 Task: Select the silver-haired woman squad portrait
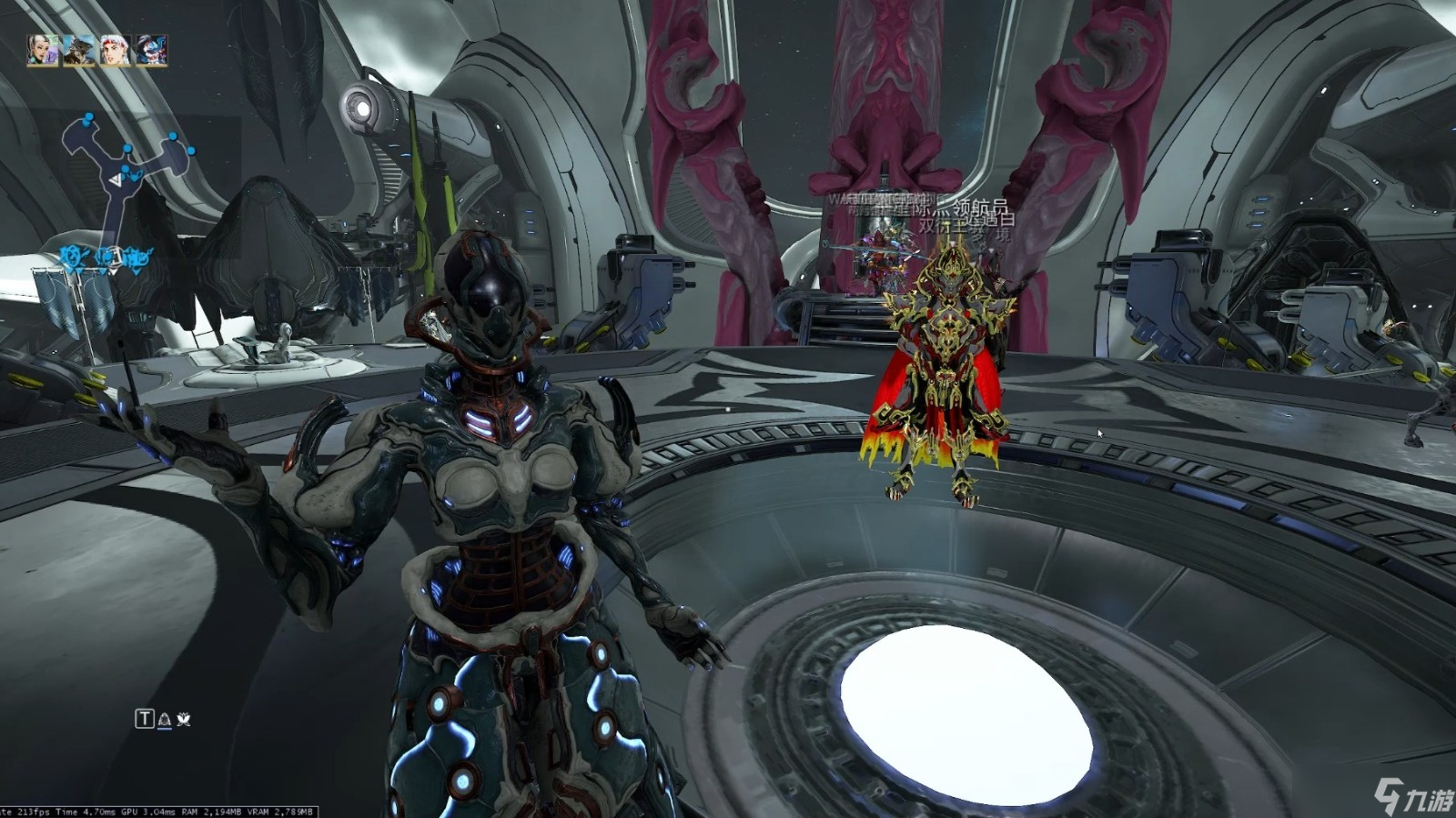pos(43,51)
